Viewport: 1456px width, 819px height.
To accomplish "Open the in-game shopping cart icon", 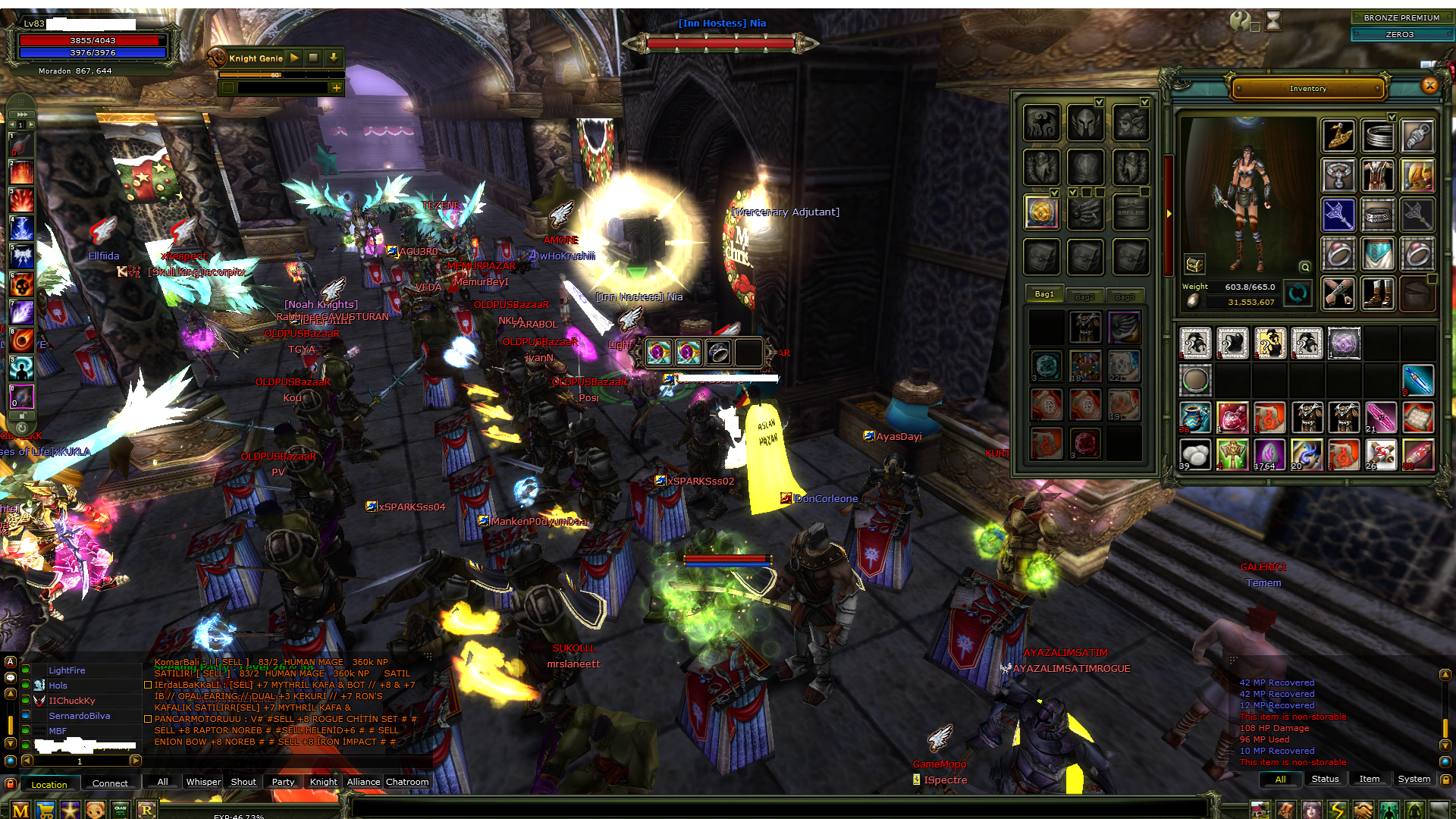I will [x=45, y=809].
